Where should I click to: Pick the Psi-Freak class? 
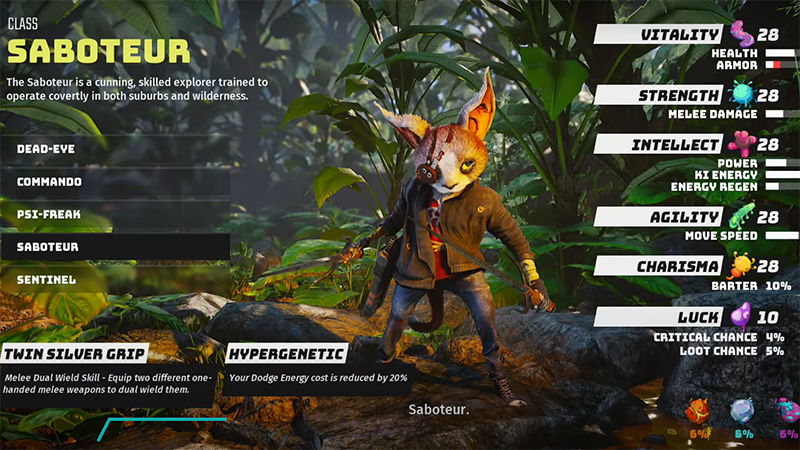click(115, 214)
